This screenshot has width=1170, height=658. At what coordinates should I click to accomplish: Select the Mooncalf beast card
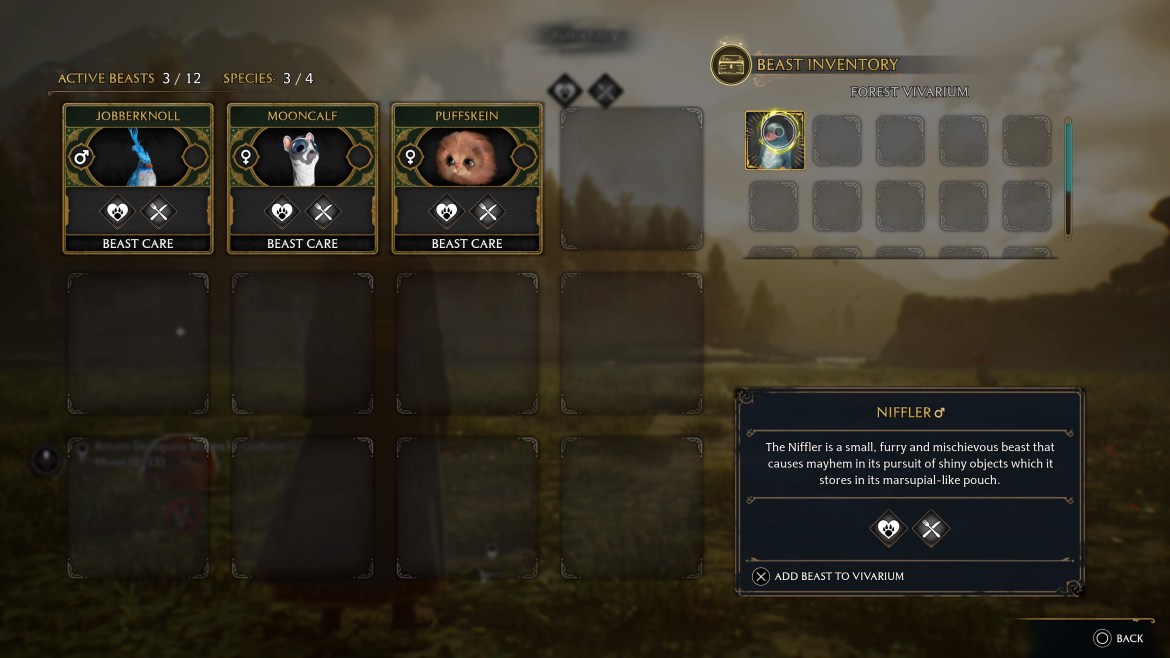click(x=302, y=156)
